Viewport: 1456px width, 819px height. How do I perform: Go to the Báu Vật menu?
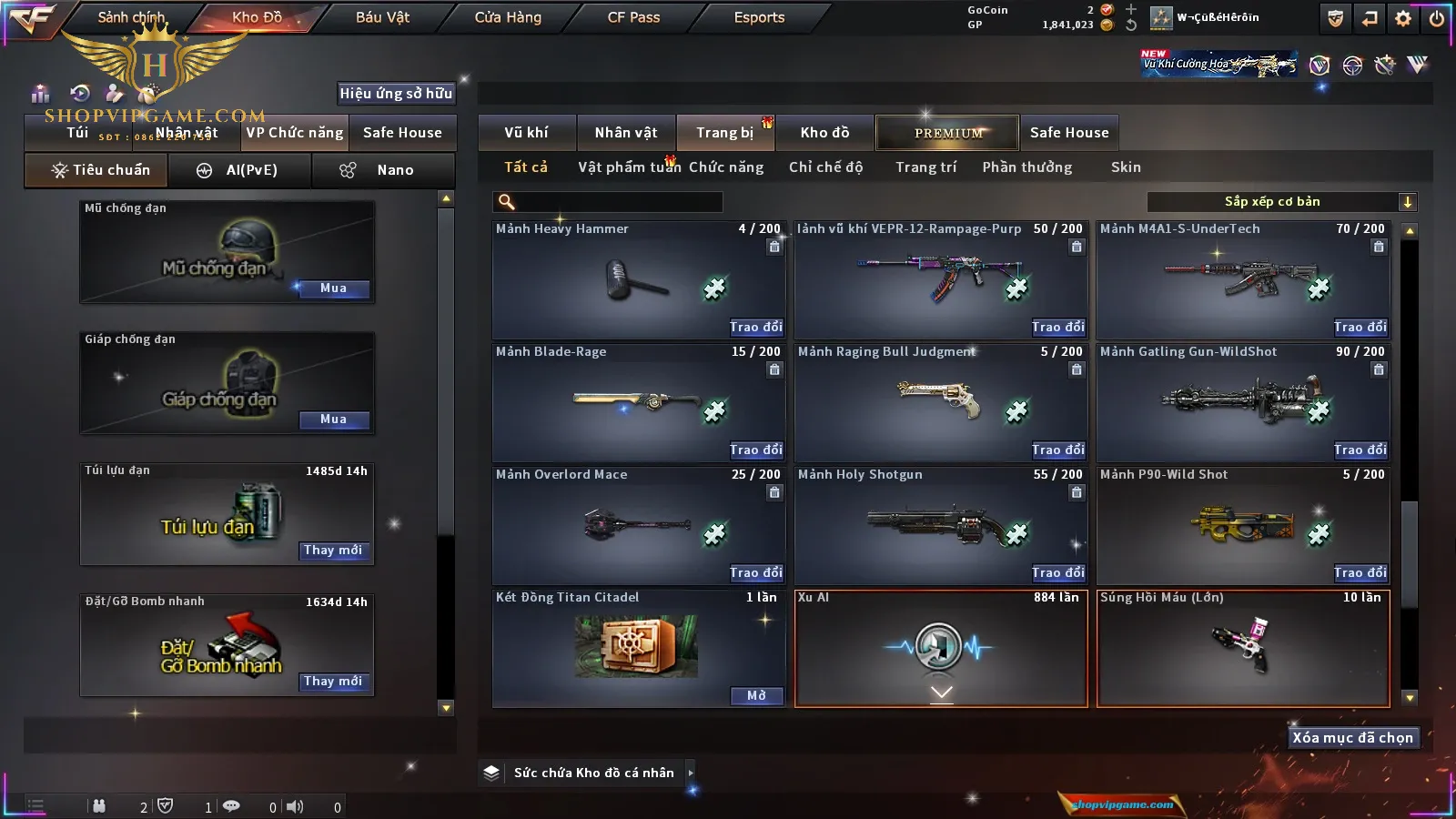tap(382, 17)
